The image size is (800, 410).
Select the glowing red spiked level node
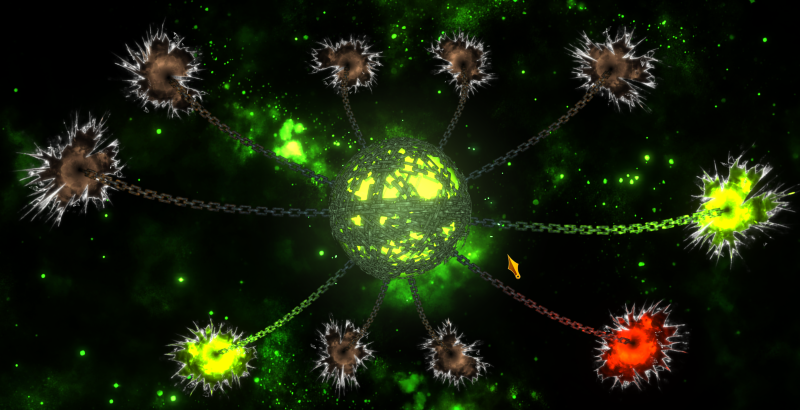point(639,343)
